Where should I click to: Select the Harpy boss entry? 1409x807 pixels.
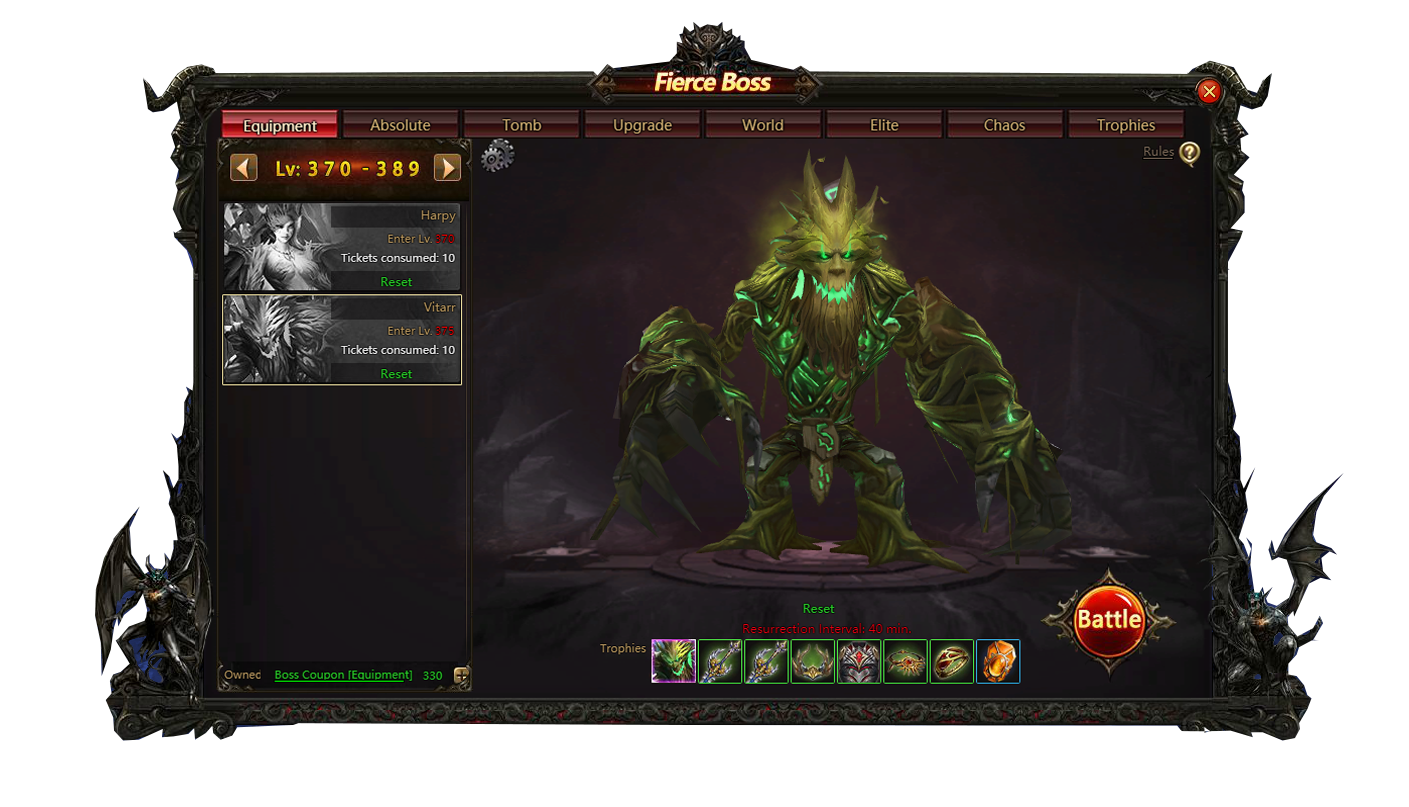tap(341, 247)
